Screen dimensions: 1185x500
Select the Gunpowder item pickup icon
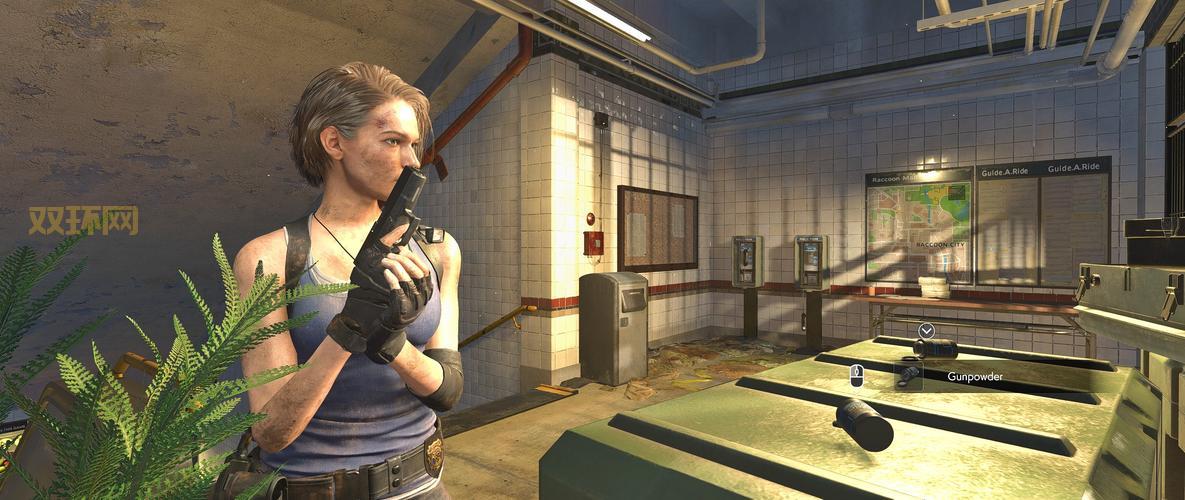tap(908, 376)
